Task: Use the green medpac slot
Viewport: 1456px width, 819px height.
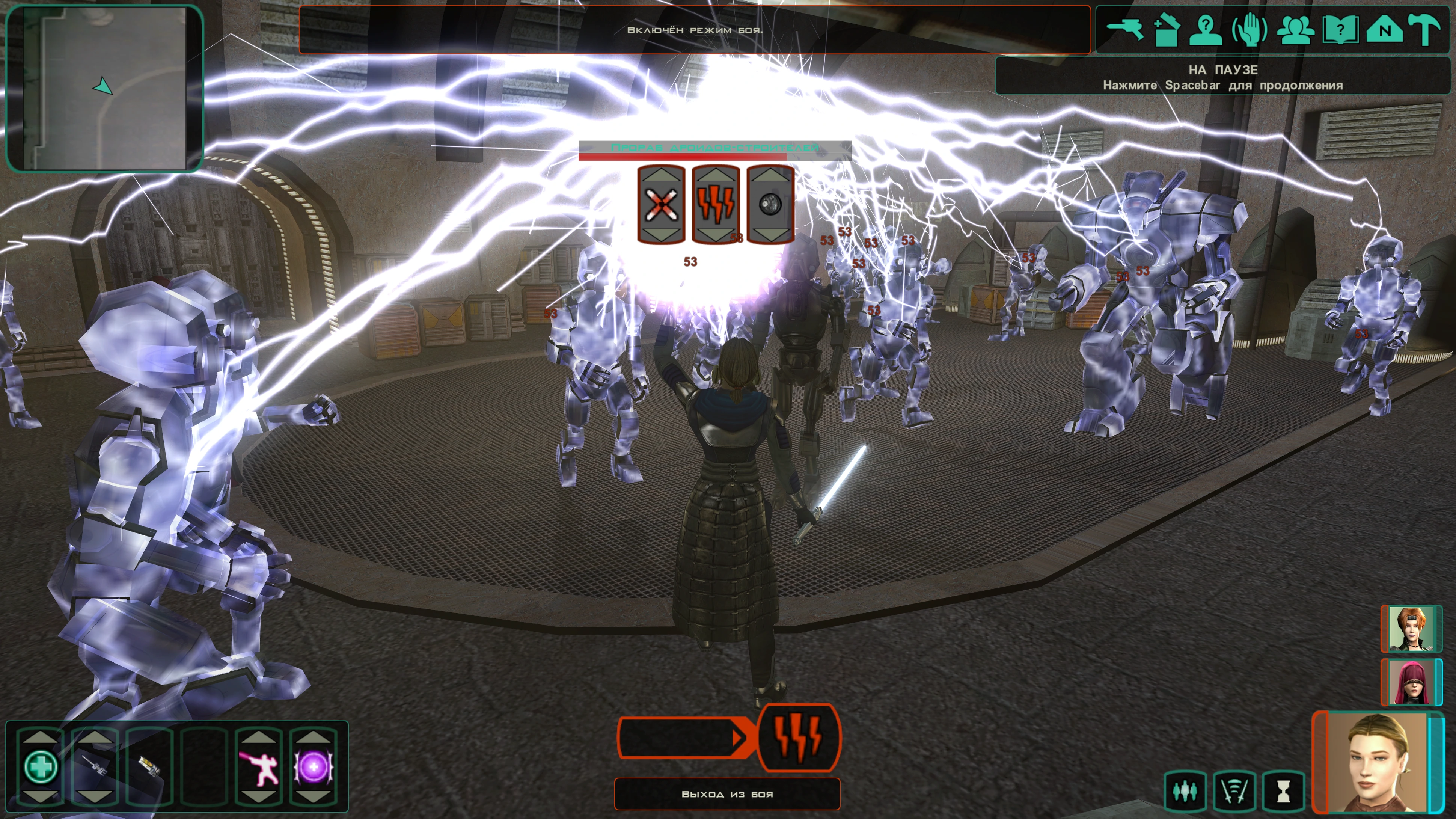Action: 41,767
